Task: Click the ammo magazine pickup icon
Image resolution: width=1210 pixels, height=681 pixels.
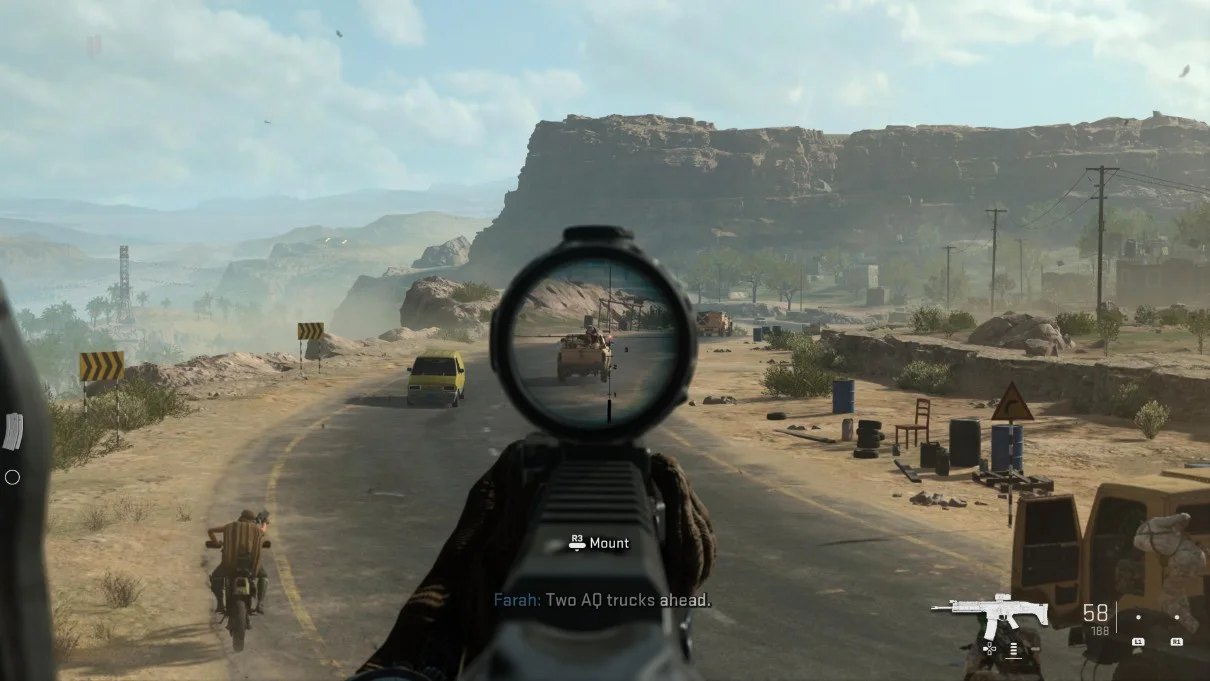Action: pyautogui.click(x=14, y=431)
